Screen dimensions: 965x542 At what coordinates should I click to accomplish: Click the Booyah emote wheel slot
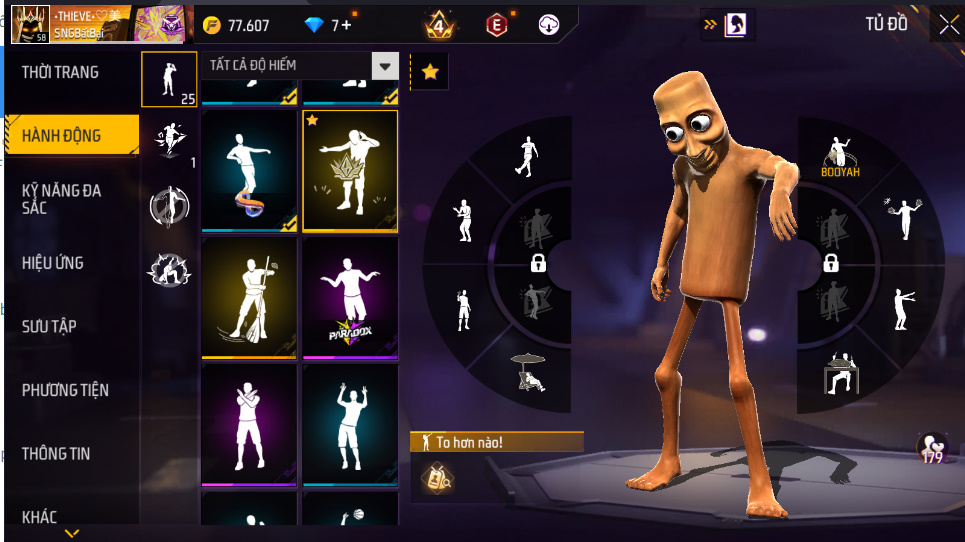pos(840,155)
